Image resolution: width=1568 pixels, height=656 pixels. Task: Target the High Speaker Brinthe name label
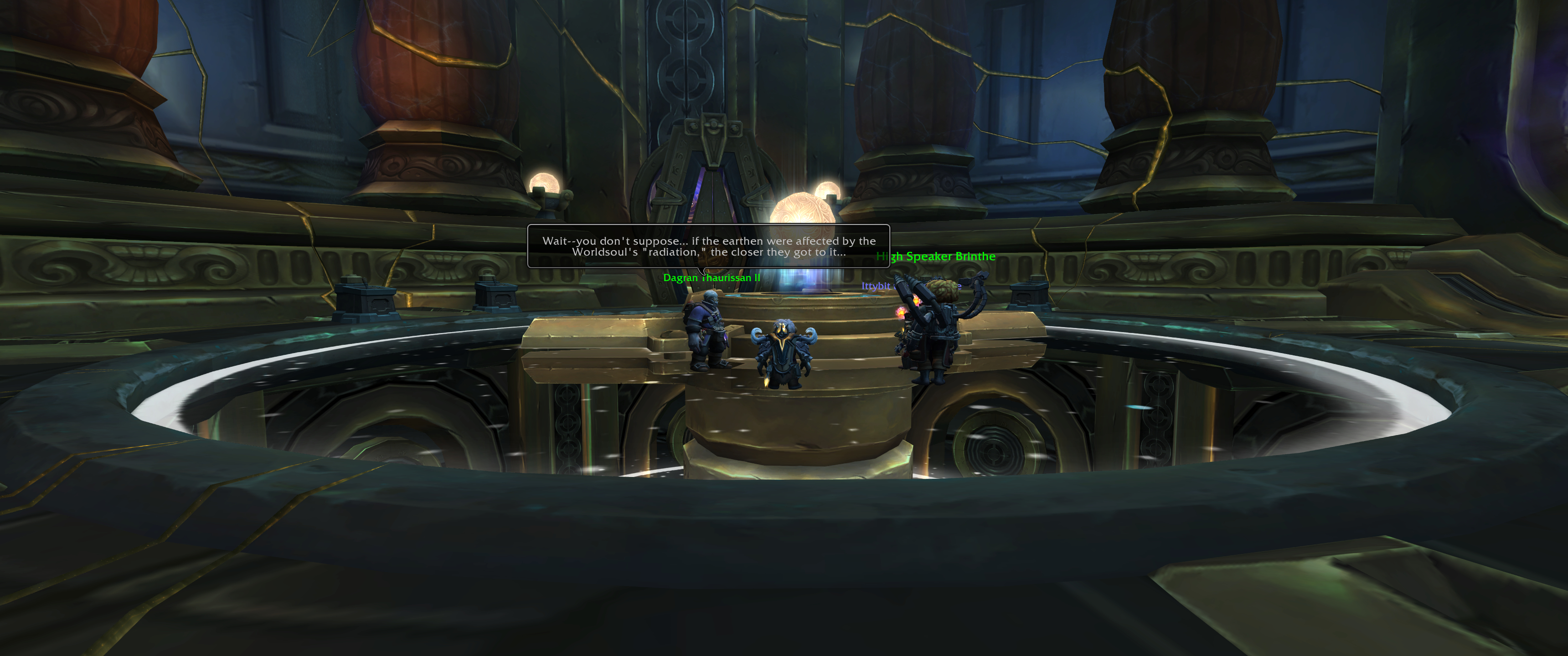click(936, 257)
